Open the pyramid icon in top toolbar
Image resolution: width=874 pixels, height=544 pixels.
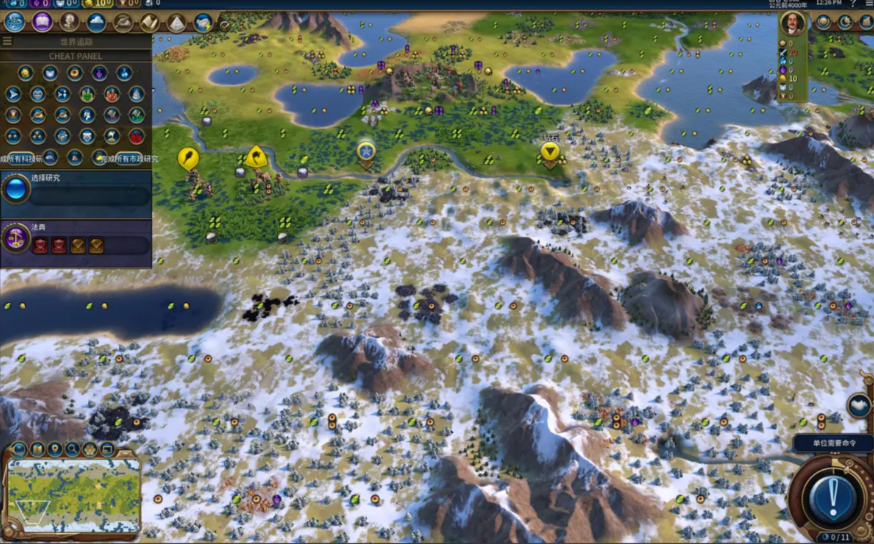[x=177, y=22]
